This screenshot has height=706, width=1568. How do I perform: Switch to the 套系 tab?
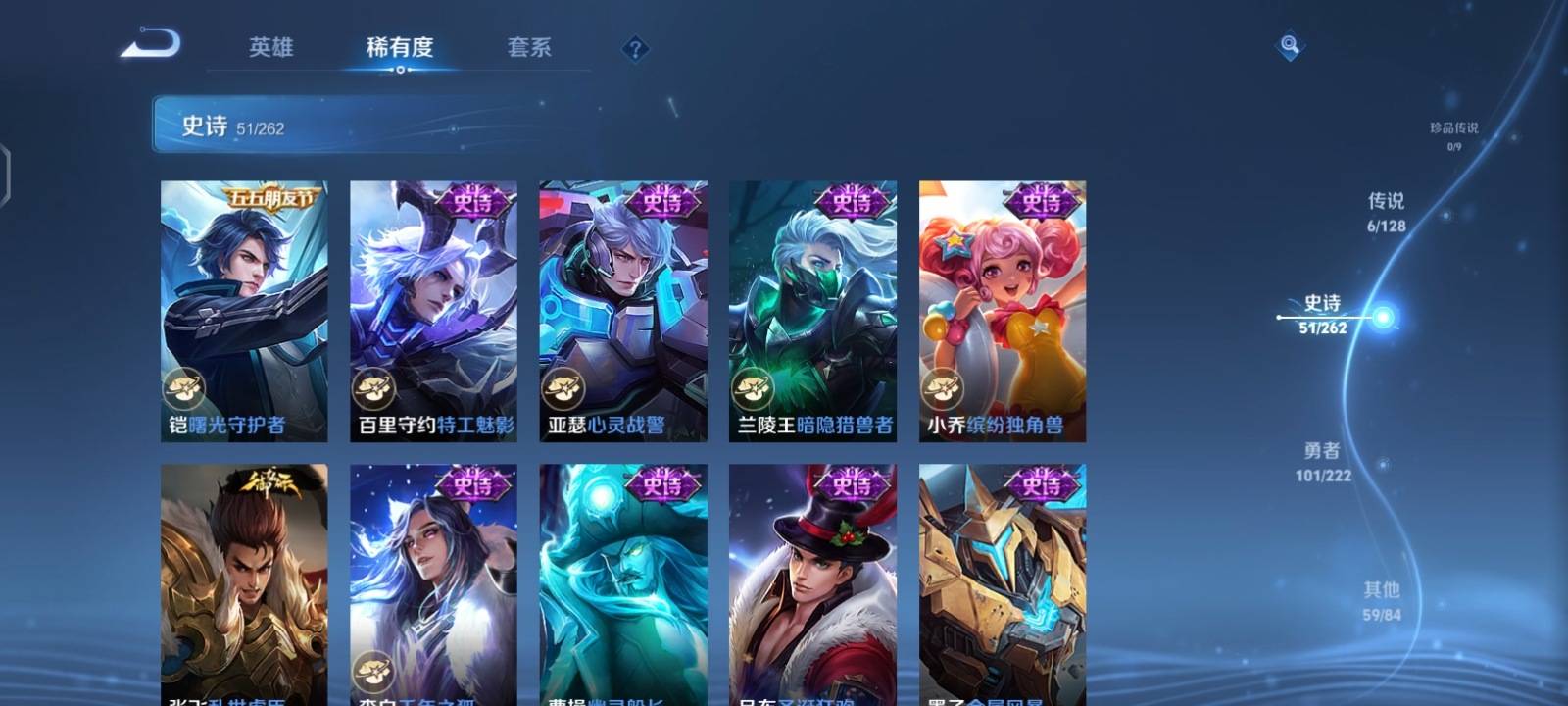coord(528,47)
